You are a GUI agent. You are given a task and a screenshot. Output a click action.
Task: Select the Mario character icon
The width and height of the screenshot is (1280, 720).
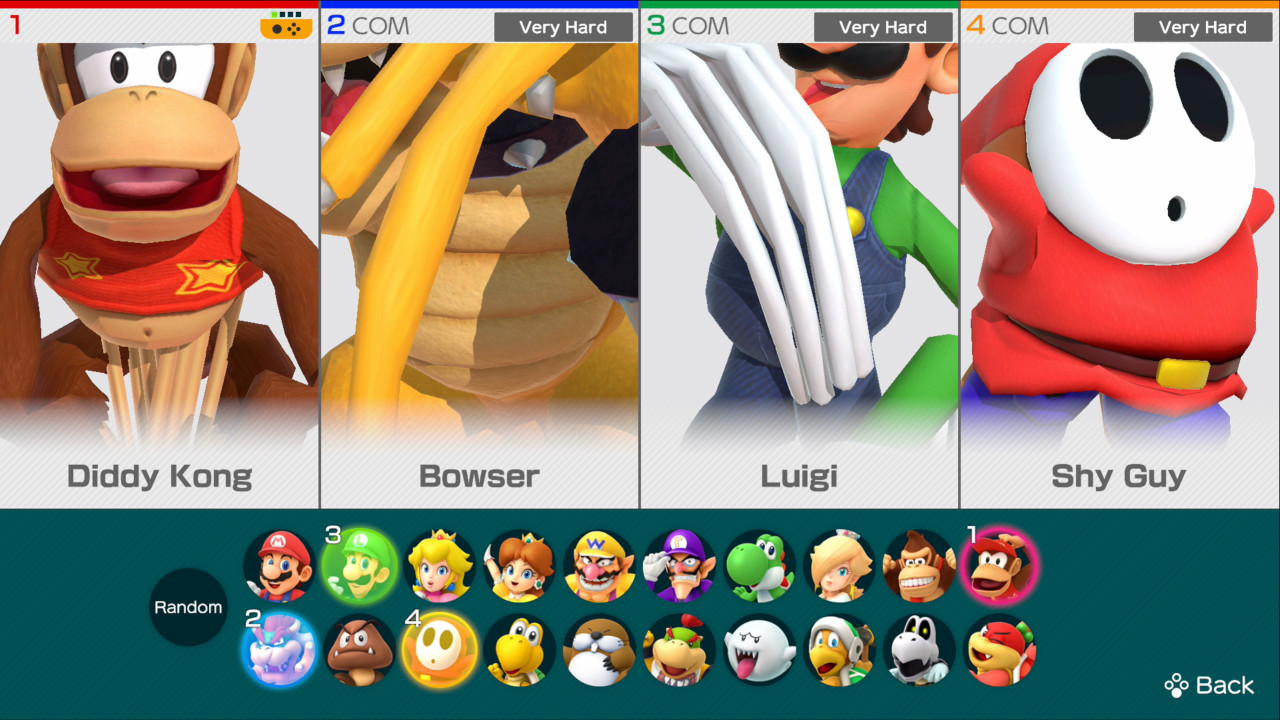[x=277, y=567]
